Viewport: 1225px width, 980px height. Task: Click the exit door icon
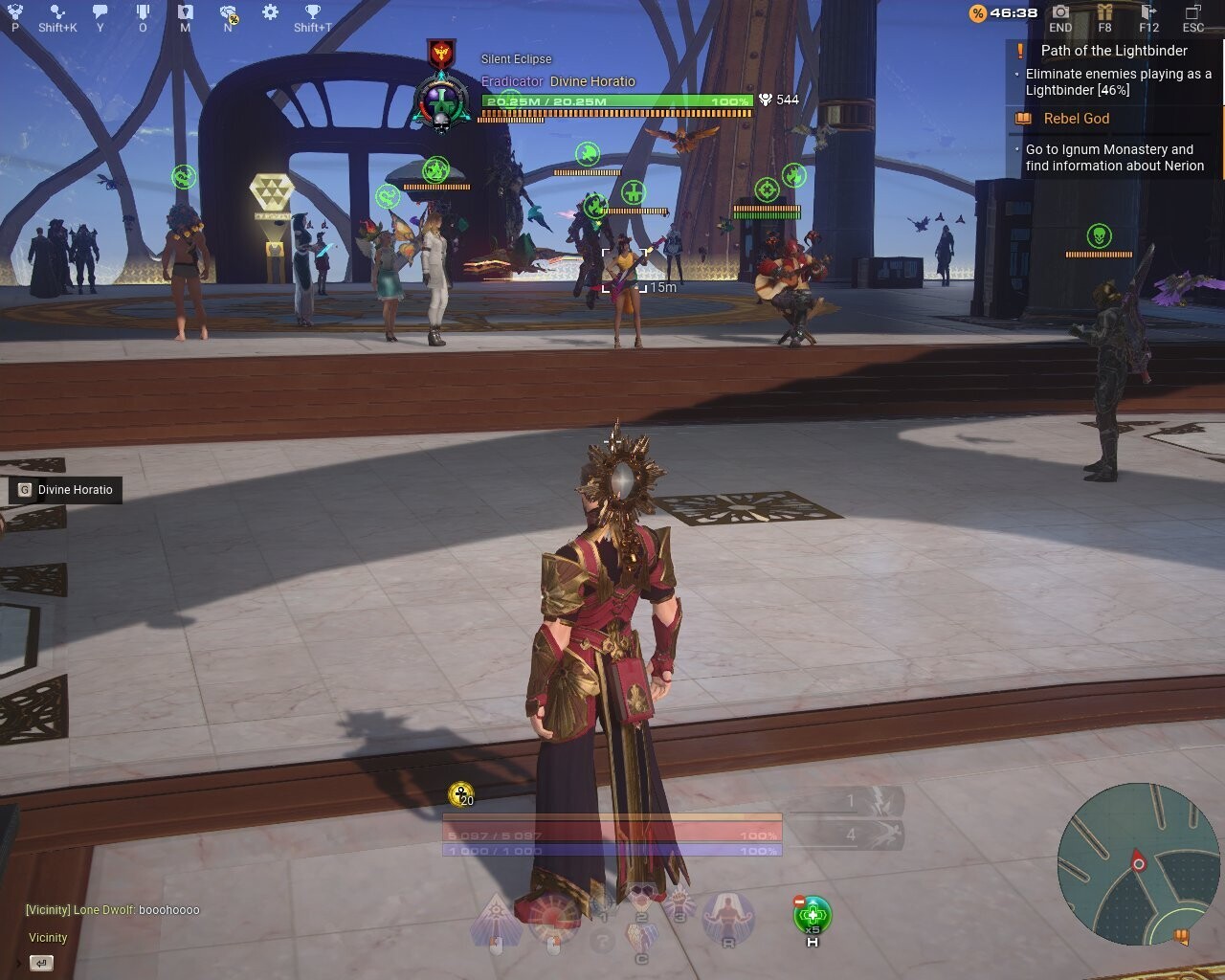point(1149,12)
